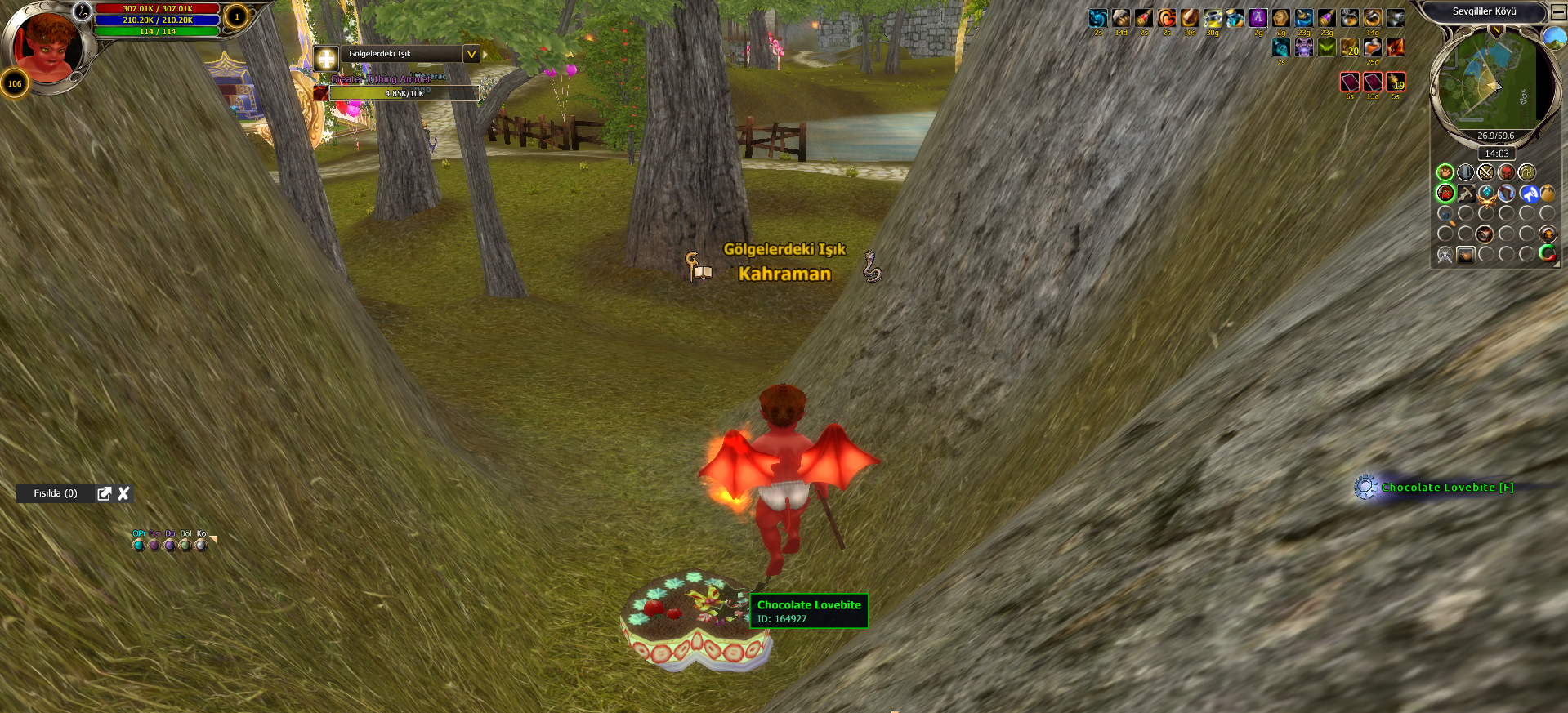Pop out the Fısılda whisper window
The height and width of the screenshot is (713, 1568).
104,493
